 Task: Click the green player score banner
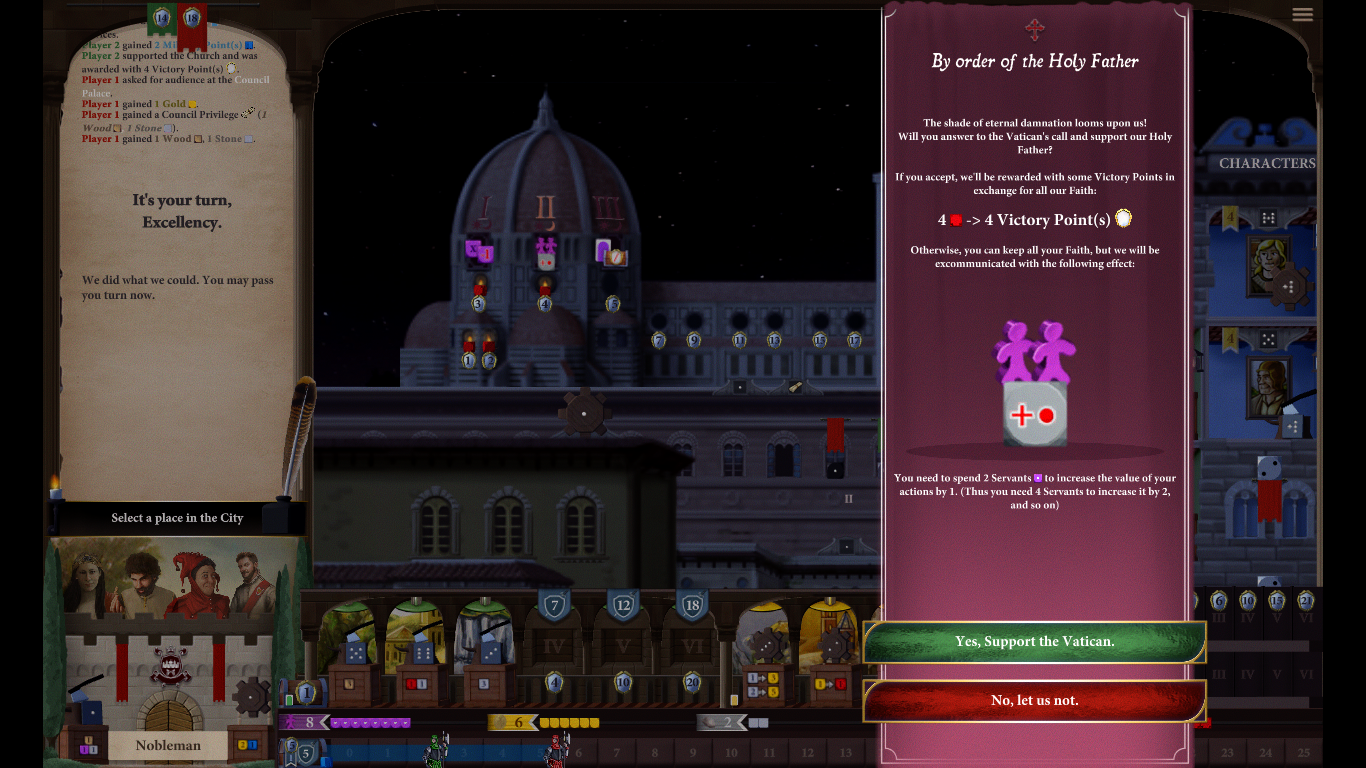(160, 18)
